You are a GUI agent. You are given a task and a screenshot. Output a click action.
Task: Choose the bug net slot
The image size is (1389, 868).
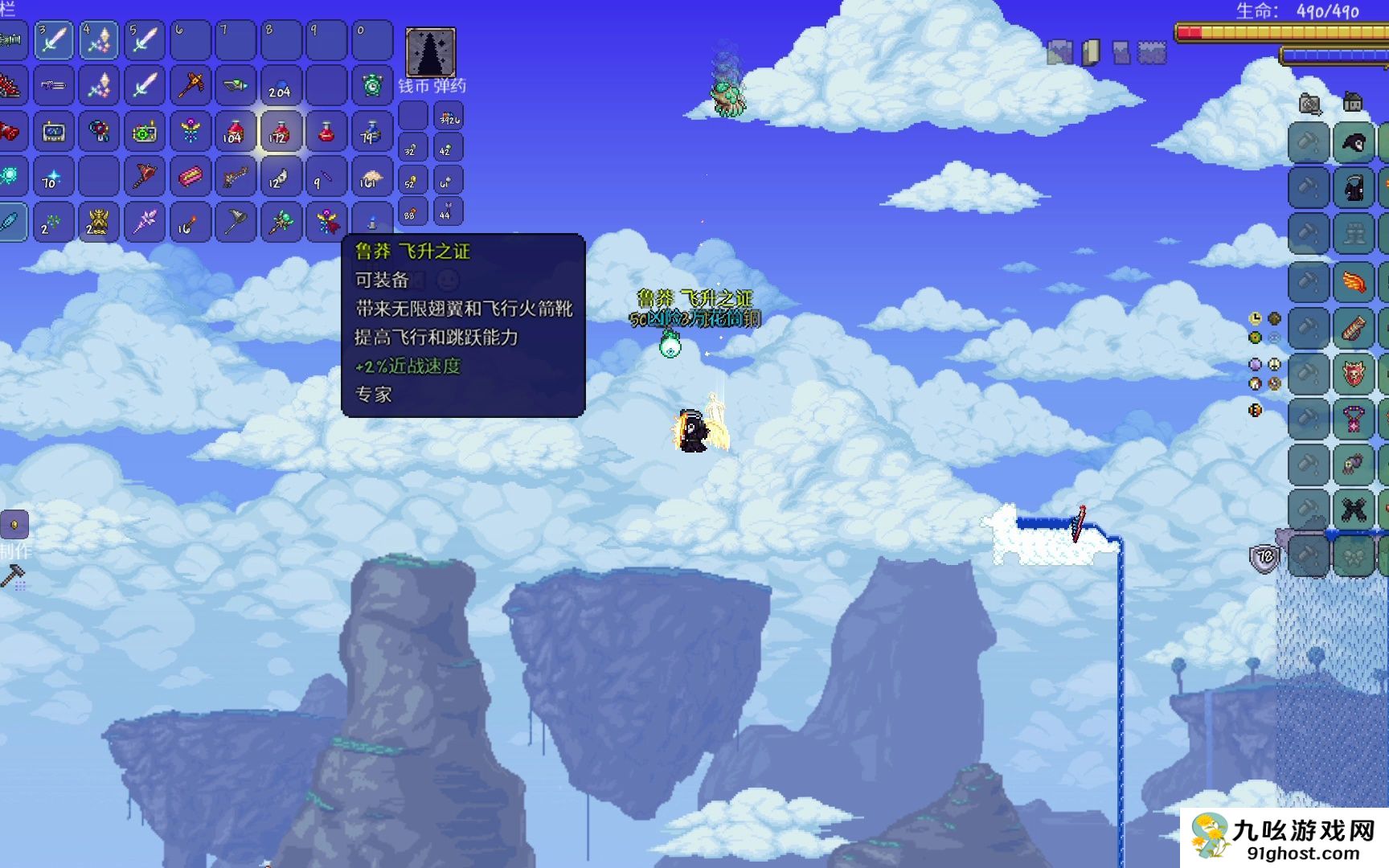[x=235, y=222]
